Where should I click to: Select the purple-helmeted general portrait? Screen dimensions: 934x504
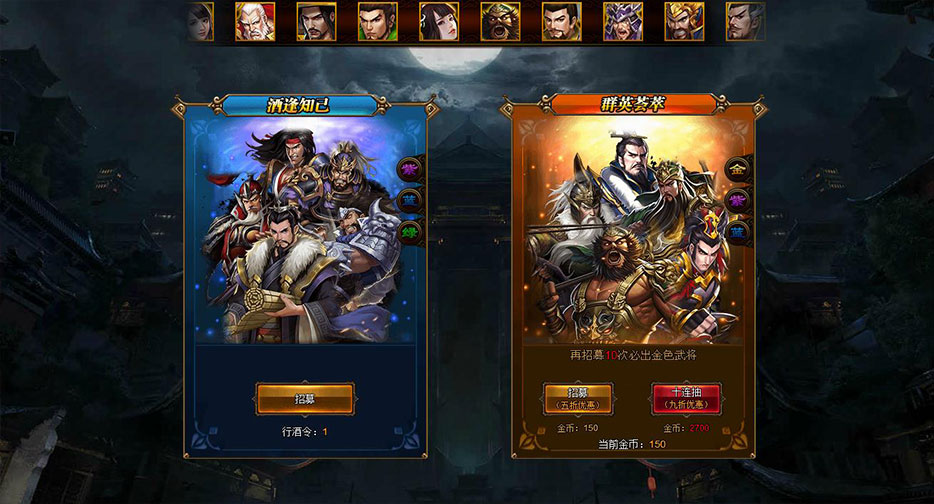[623, 21]
